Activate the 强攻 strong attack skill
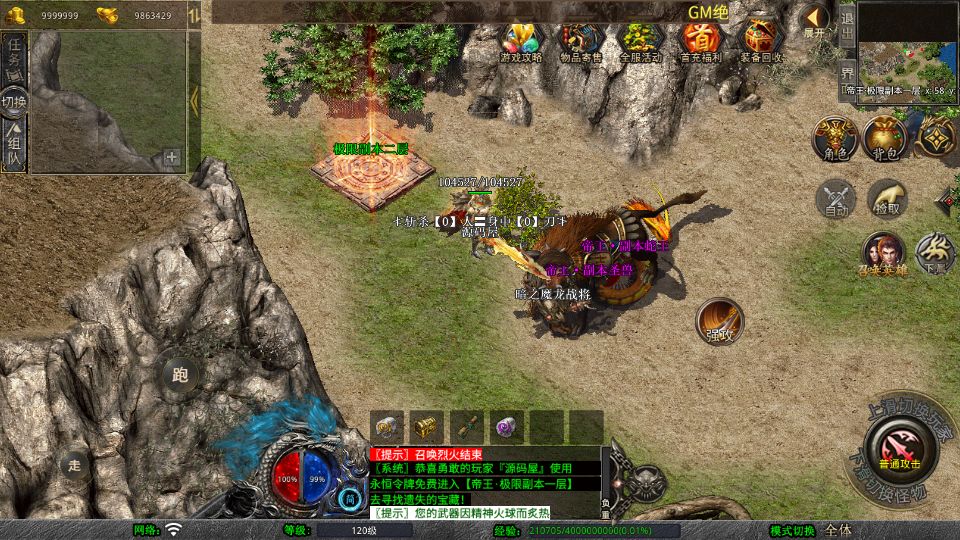The width and height of the screenshot is (960, 540). pyautogui.click(x=720, y=321)
